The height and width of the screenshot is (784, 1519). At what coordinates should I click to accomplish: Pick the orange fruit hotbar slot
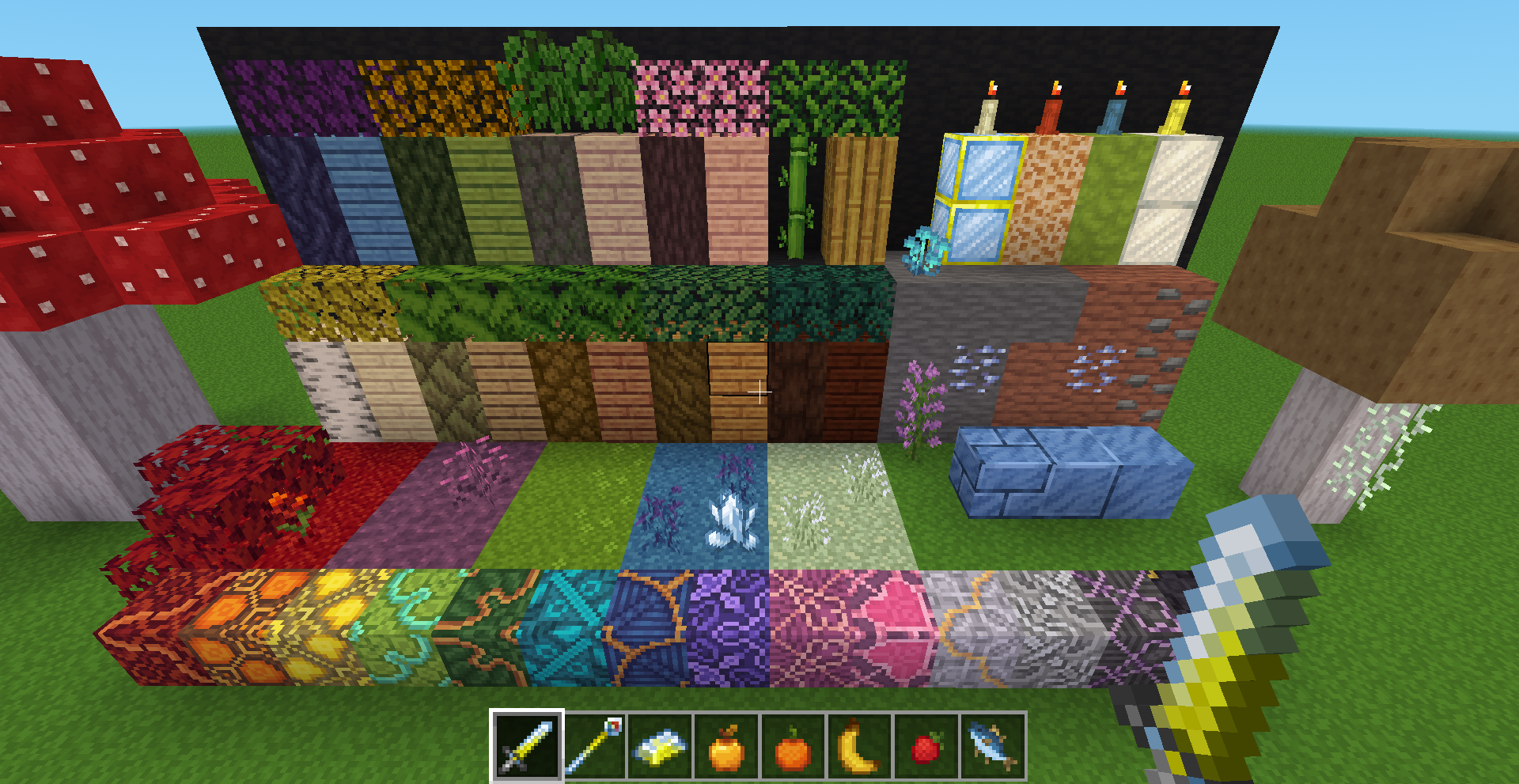pyautogui.click(x=793, y=745)
